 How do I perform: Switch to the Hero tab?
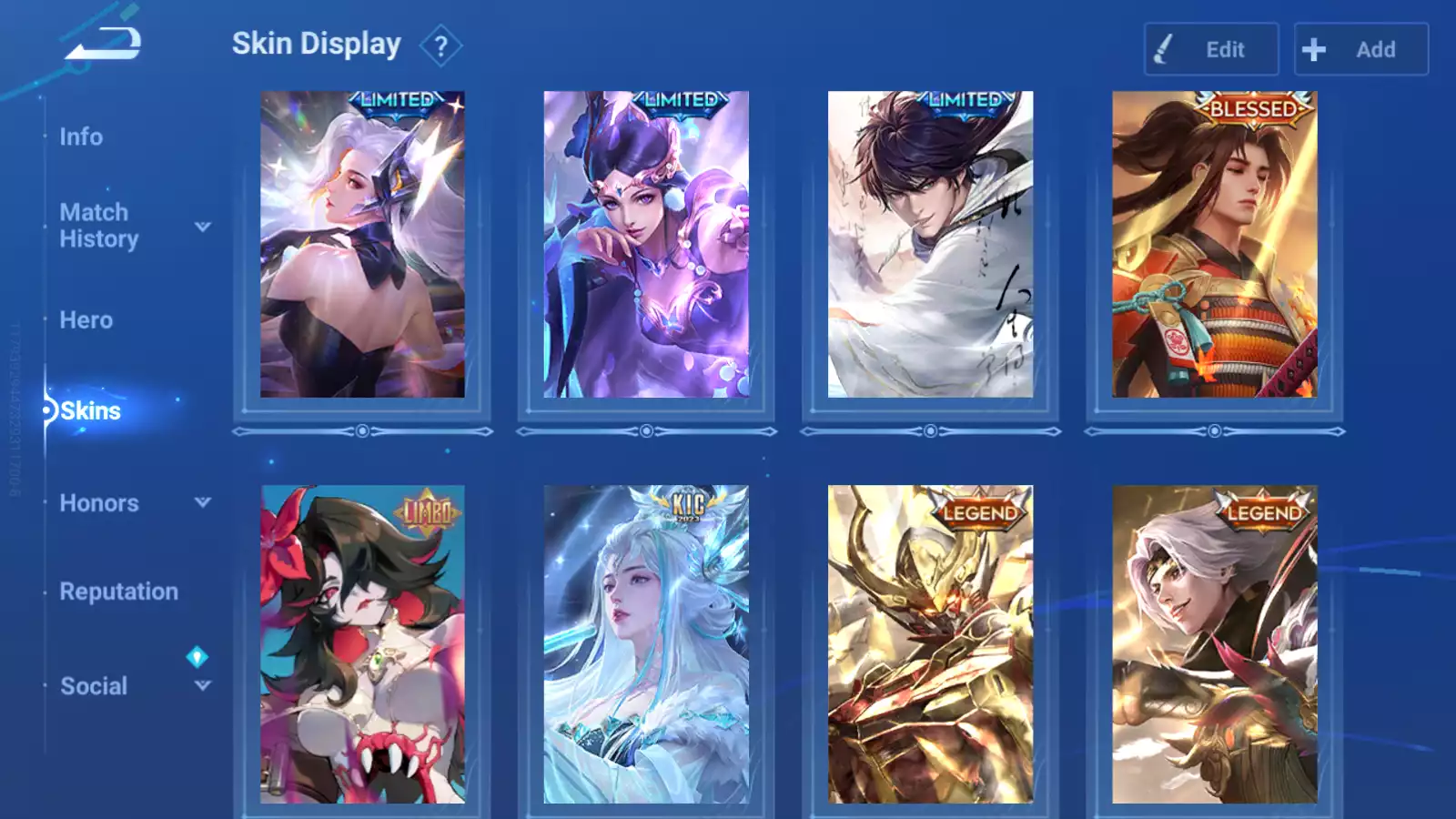click(86, 320)
